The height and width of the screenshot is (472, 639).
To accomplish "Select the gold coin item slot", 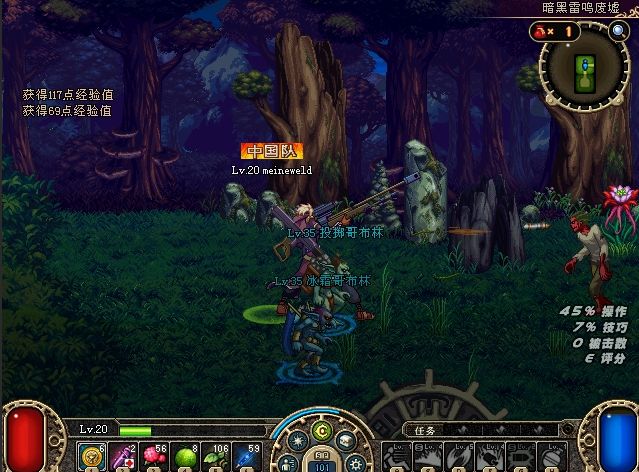I will coord(94,456).
